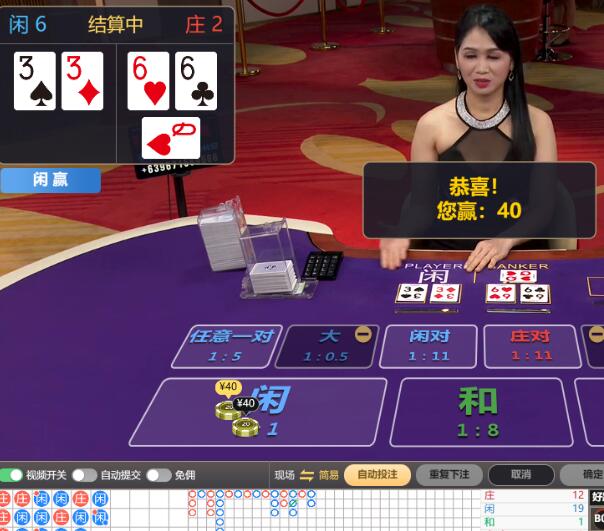This screenshot has width=604, height=531.
Task: Repeat the last bet with 重复下注
Action: click(x=449, y=475)
